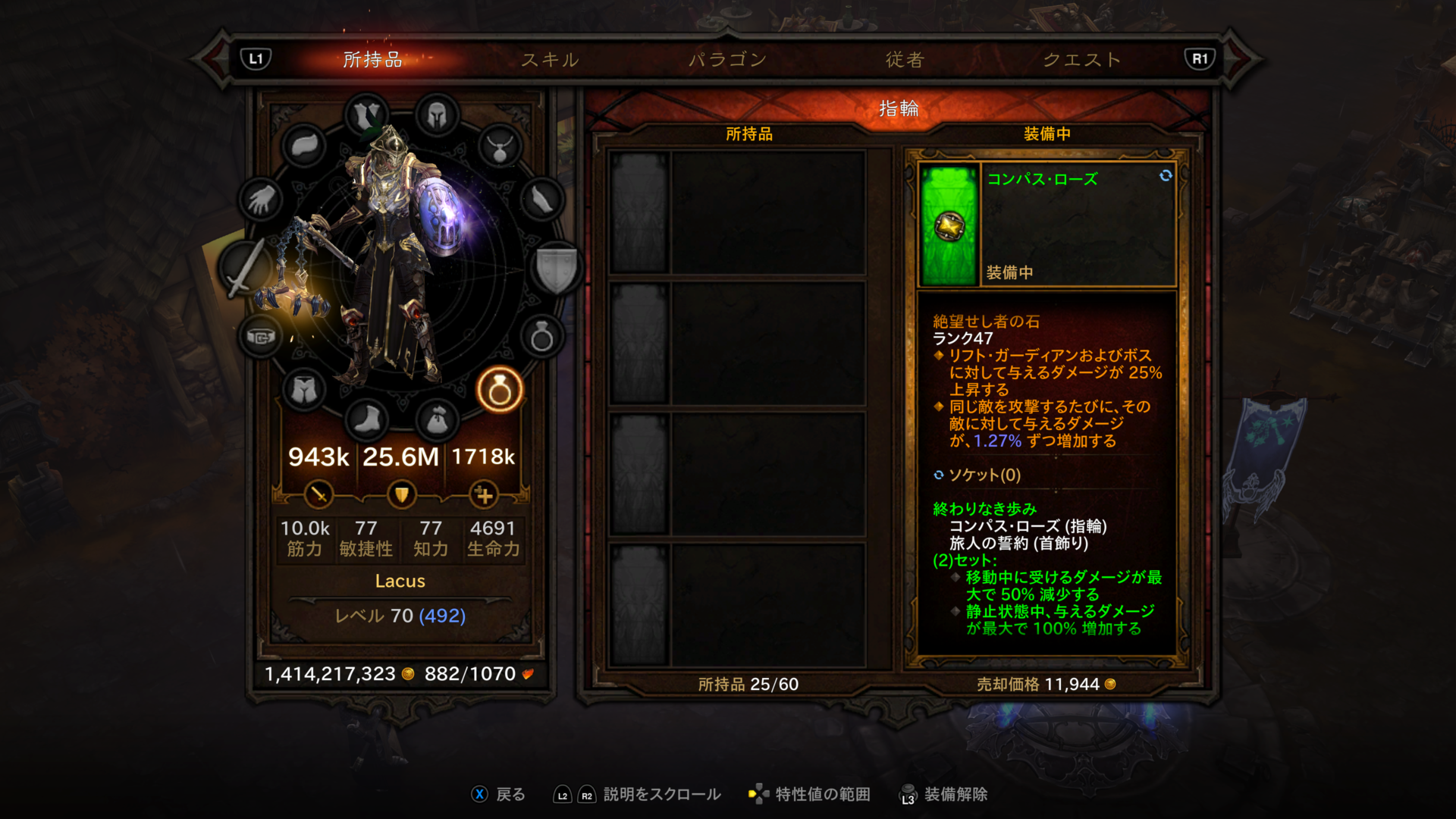The width and height of the screenshot is (1456, 819).
Task: Choose the helmet equipment slot
Action: 437,116
